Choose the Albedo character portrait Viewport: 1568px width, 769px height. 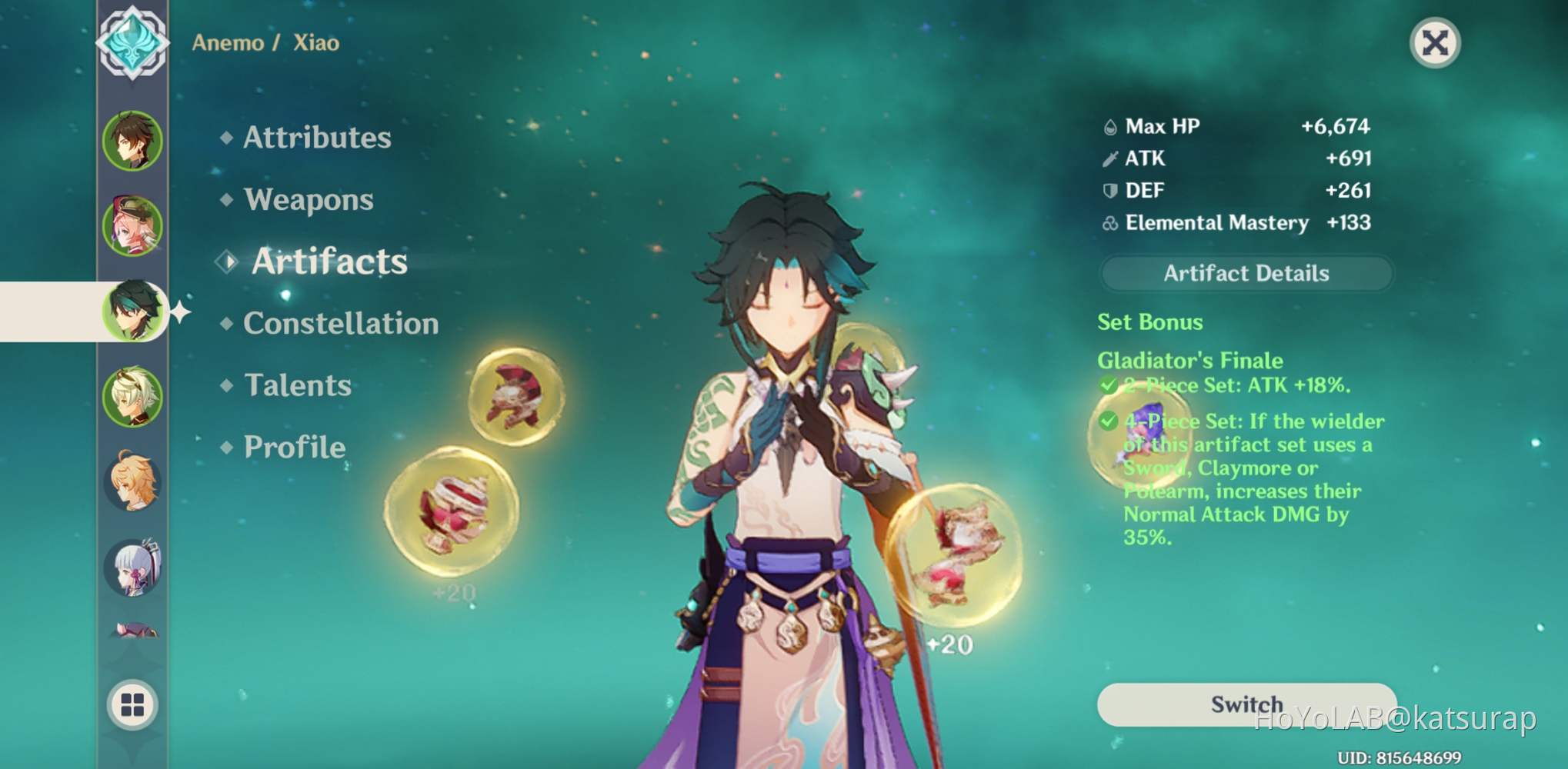point(132,397)
